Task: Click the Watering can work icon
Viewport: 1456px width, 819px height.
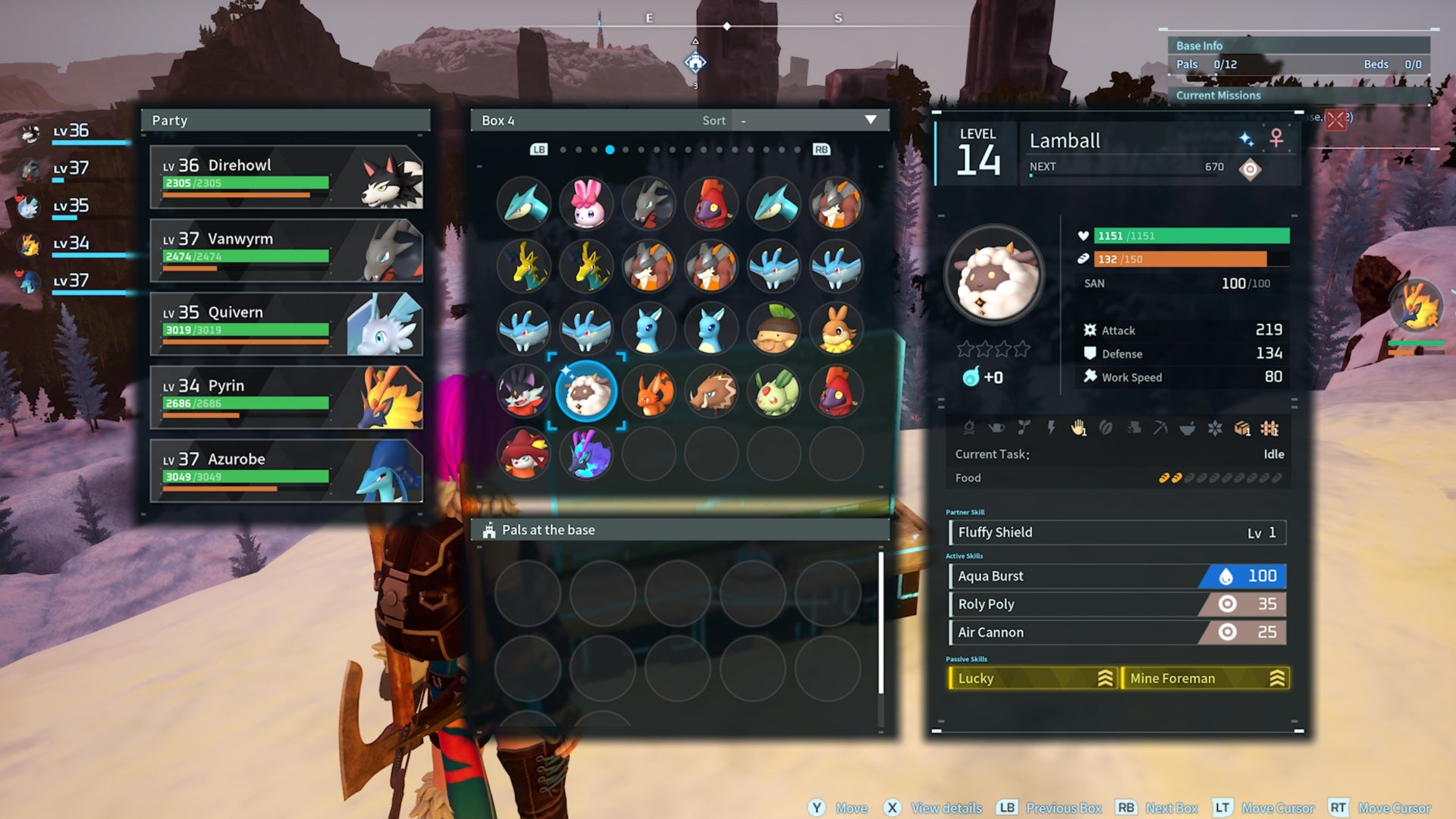Action: coord(996,428)
